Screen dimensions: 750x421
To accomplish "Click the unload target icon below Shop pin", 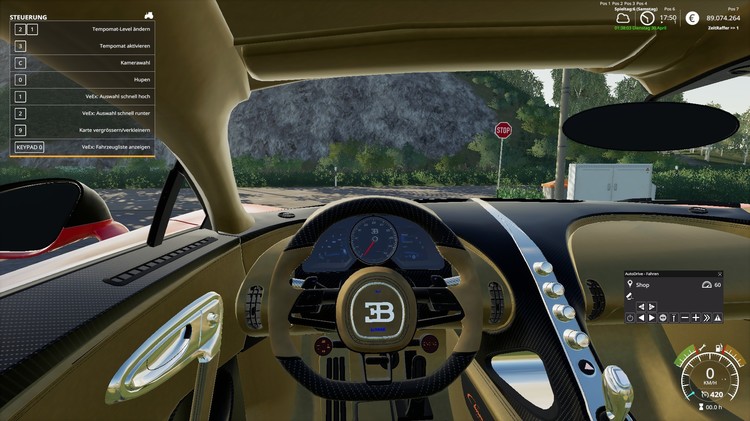I will click(x=630, y=296).
